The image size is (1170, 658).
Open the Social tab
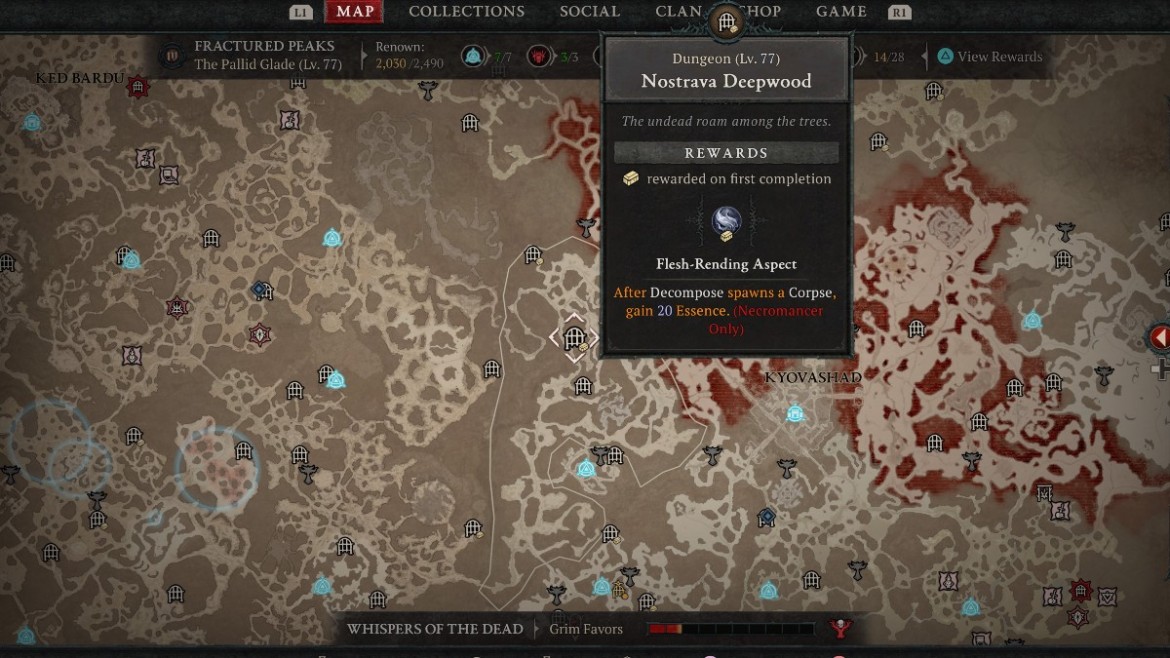point(590,12)
